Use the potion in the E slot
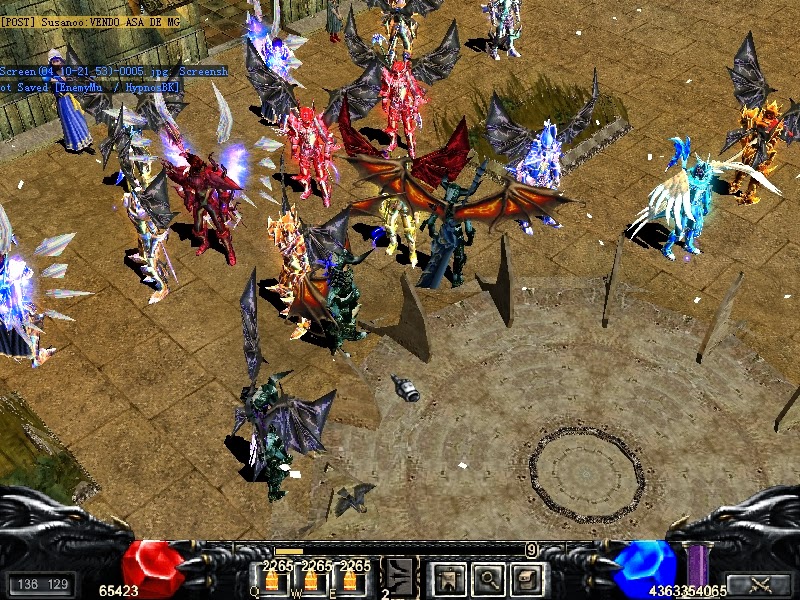 click(349, 580)
